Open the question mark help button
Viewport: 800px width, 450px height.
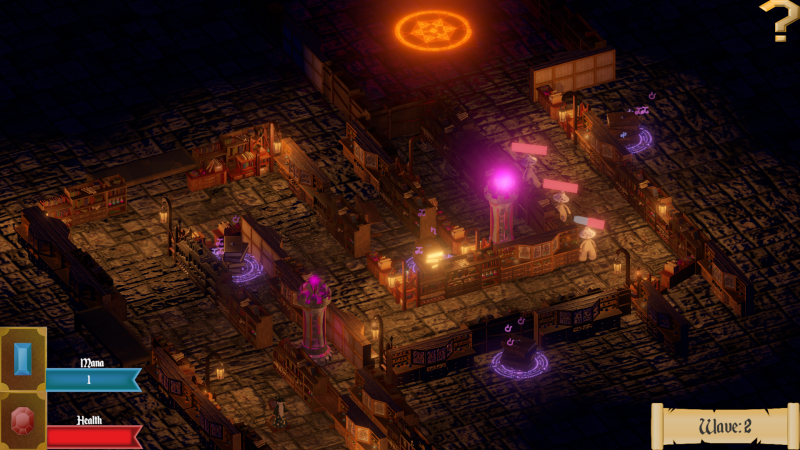778,20
